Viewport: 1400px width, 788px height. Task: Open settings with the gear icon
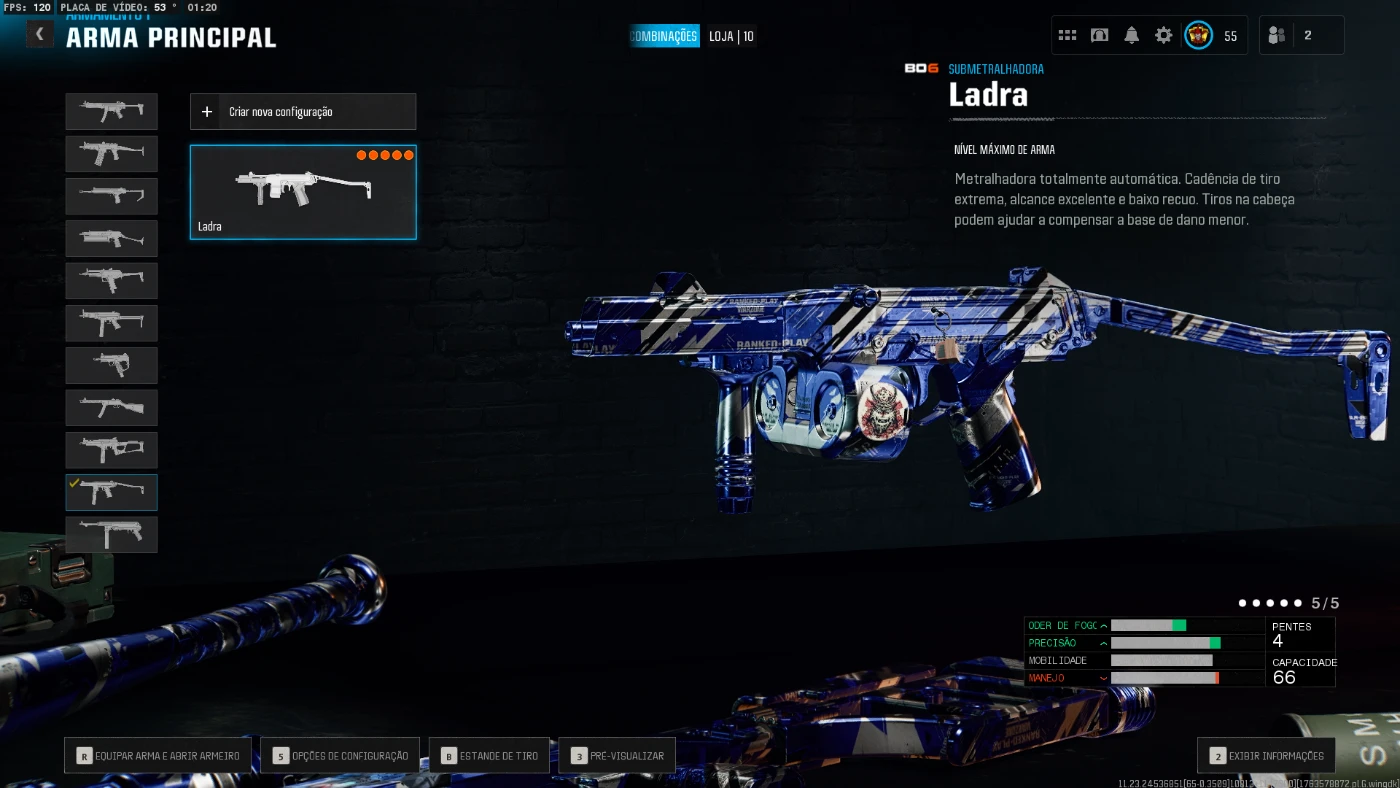[x=1163, y=35]
